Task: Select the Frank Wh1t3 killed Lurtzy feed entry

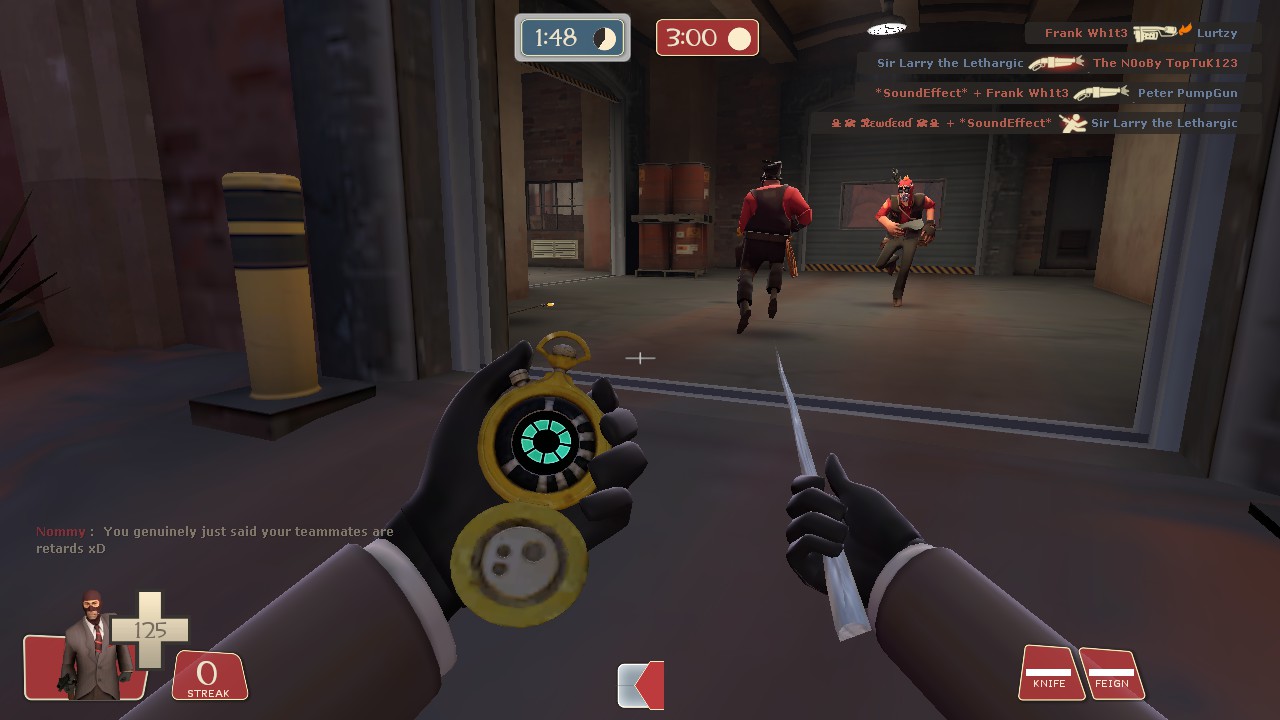Action: (x=1141, y=33)
